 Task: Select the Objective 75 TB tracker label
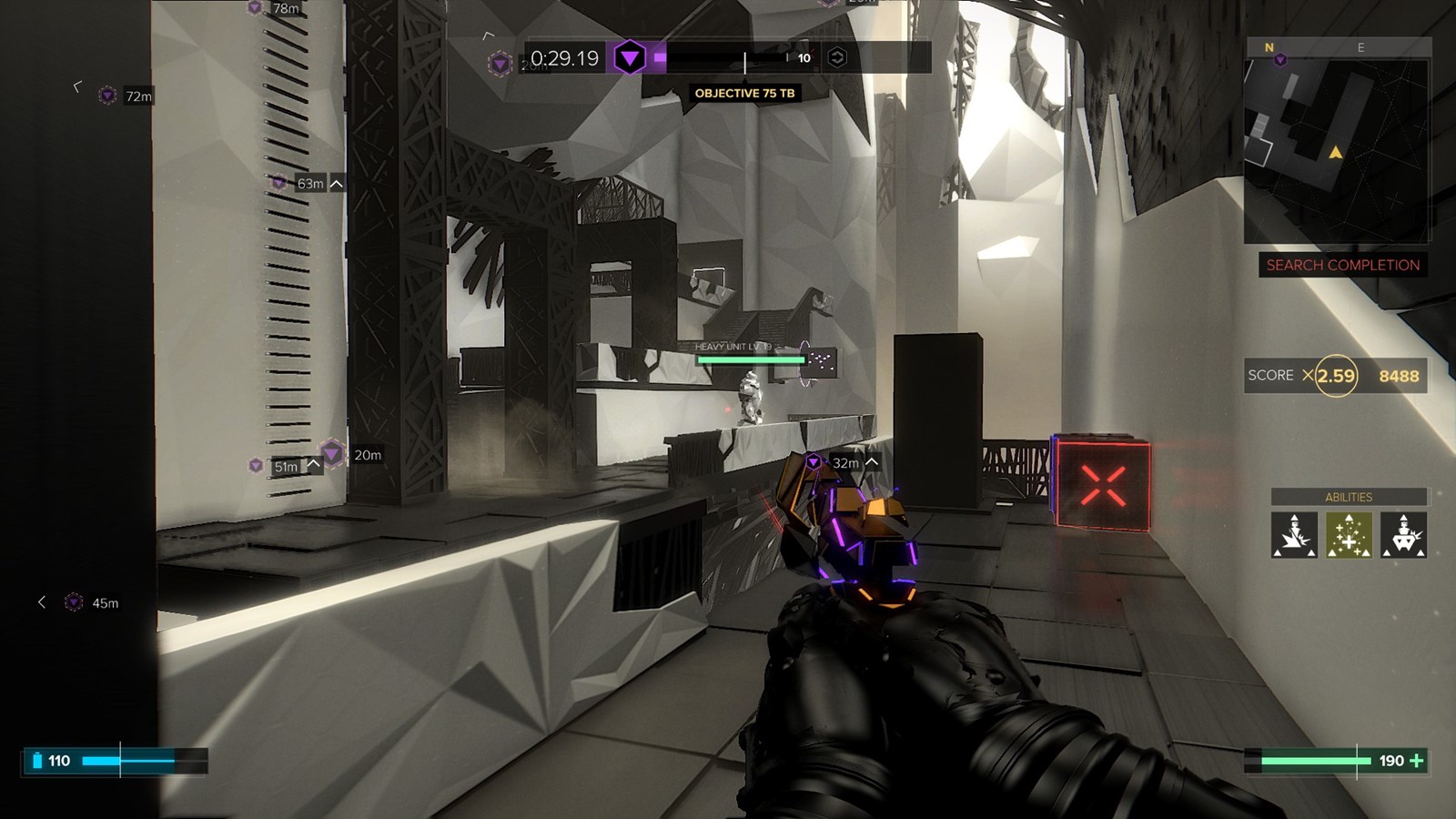tap(744, 93)
